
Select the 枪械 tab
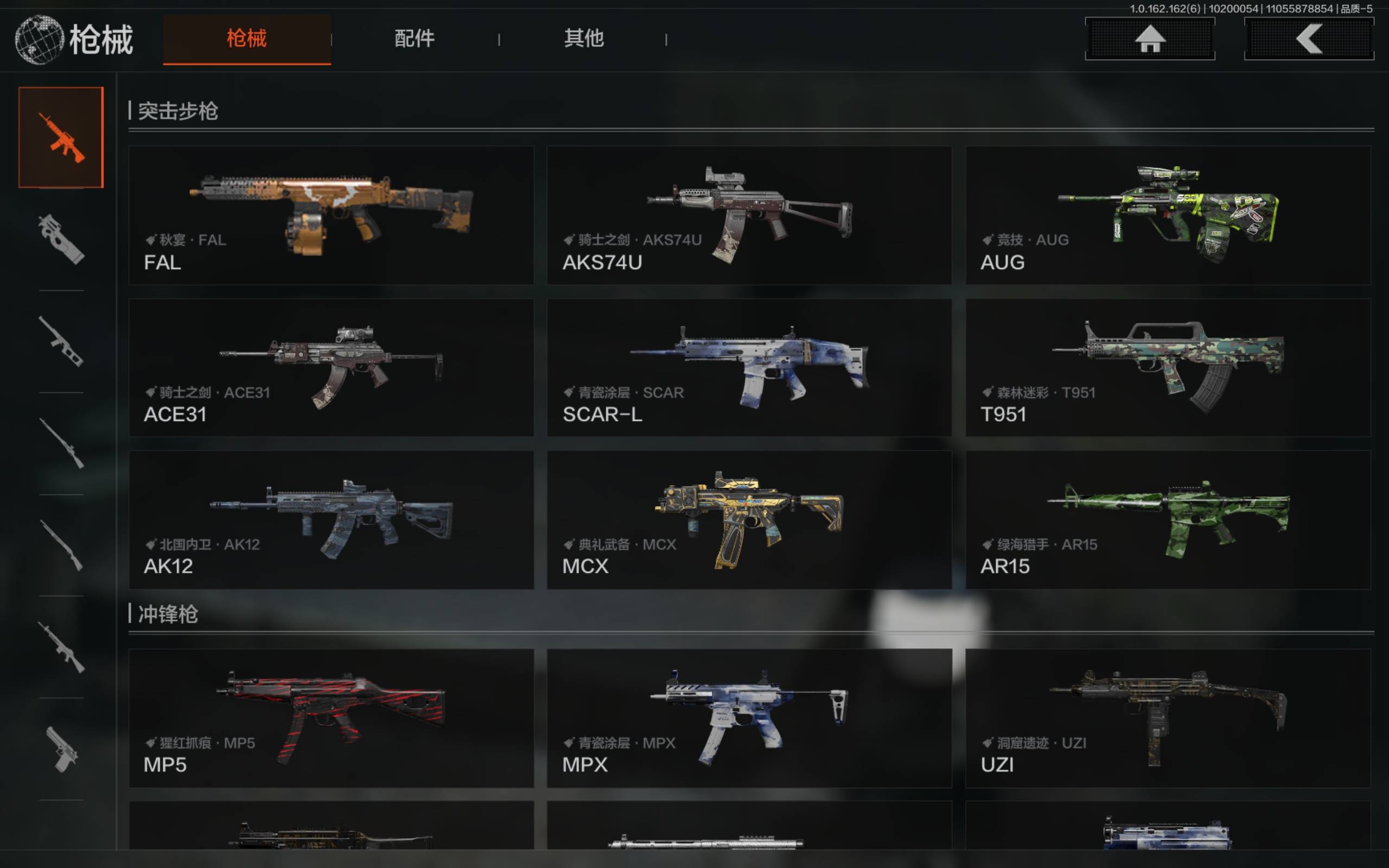[x=247, y=39]
